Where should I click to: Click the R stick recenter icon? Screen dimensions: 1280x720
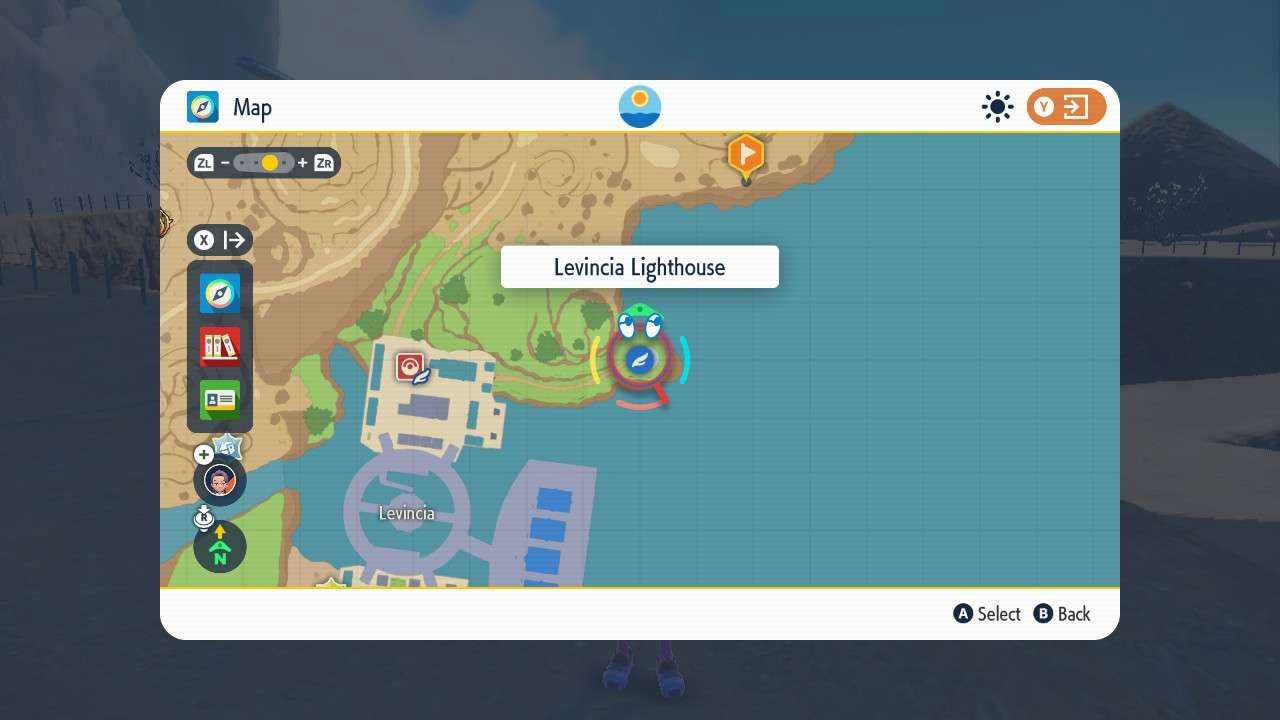coord(204,517)
